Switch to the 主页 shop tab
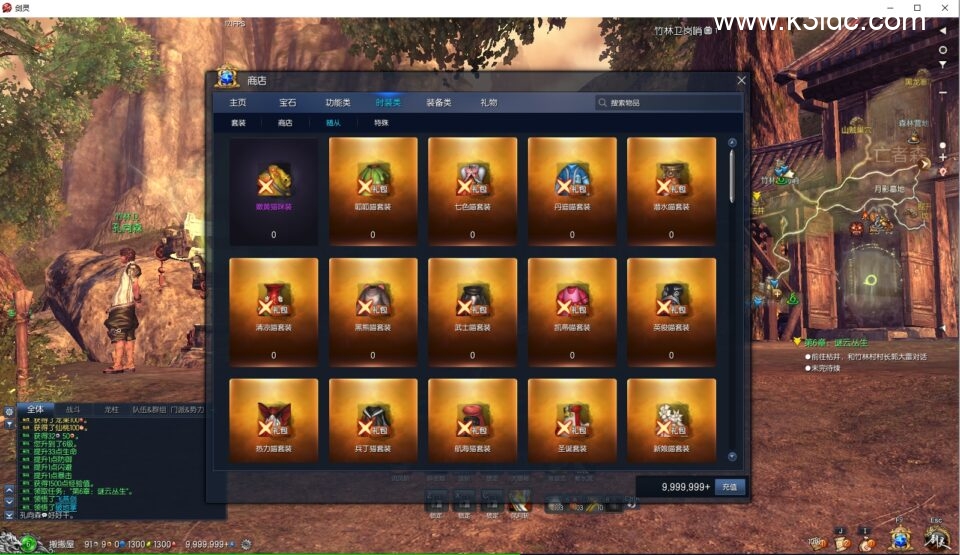960x555 pixels. pos(237,102)
